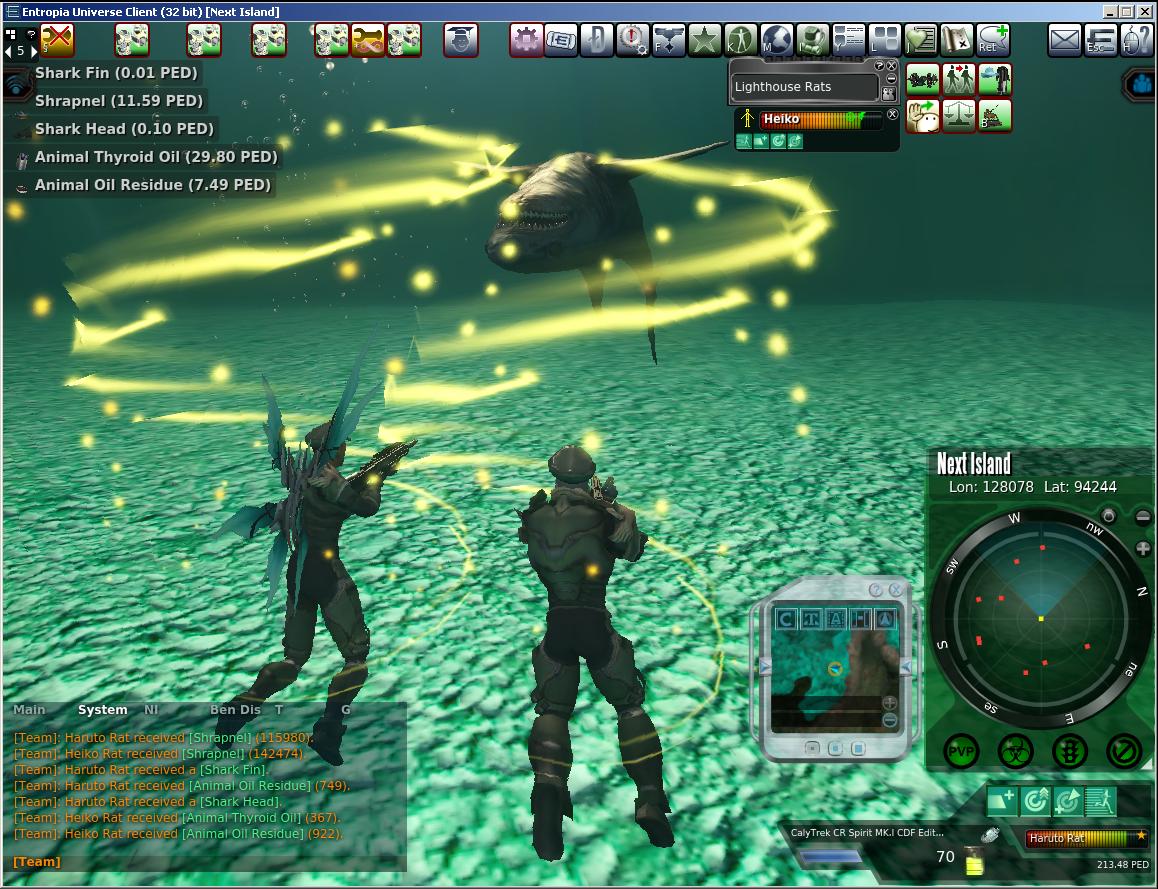Click the crossed-out wrench action icon

point(57,41)
